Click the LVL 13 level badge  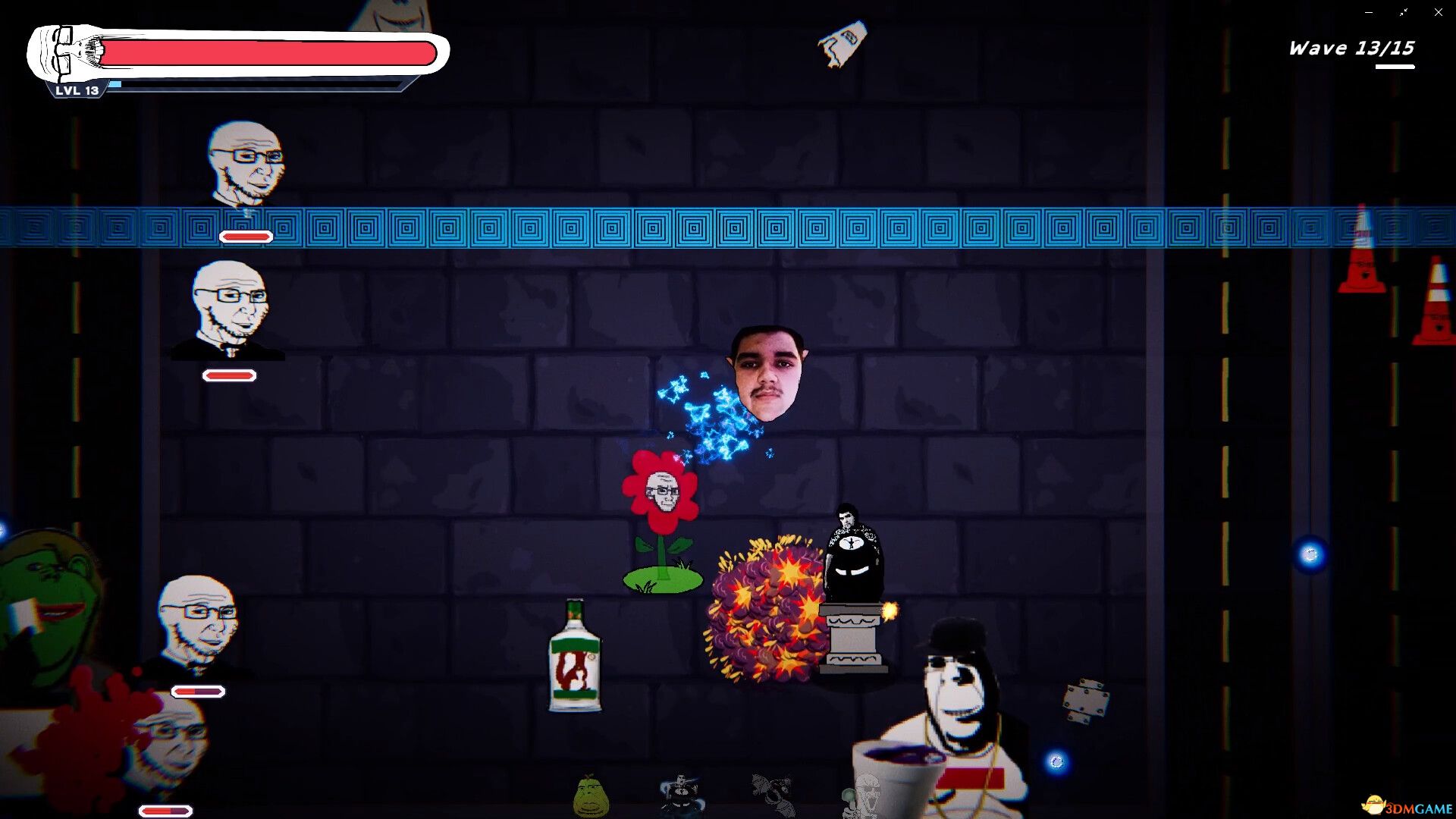74,92
